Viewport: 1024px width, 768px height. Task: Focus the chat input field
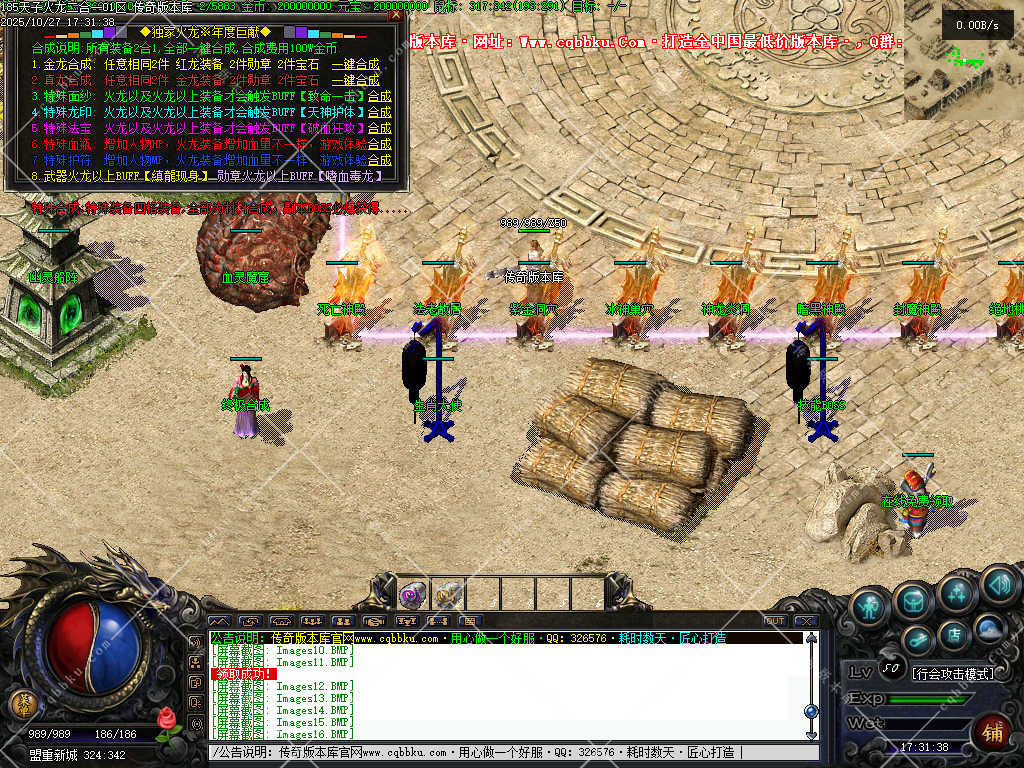pos(500,752)
